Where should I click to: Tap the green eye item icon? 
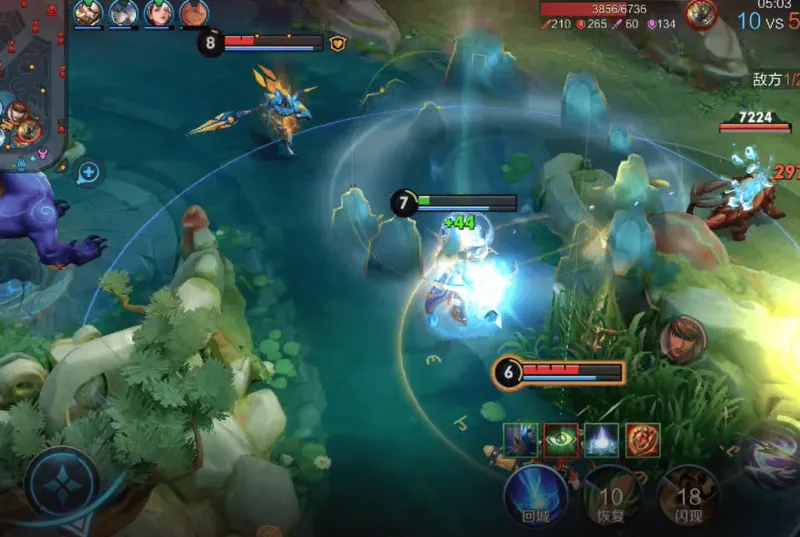pos(561,440)
